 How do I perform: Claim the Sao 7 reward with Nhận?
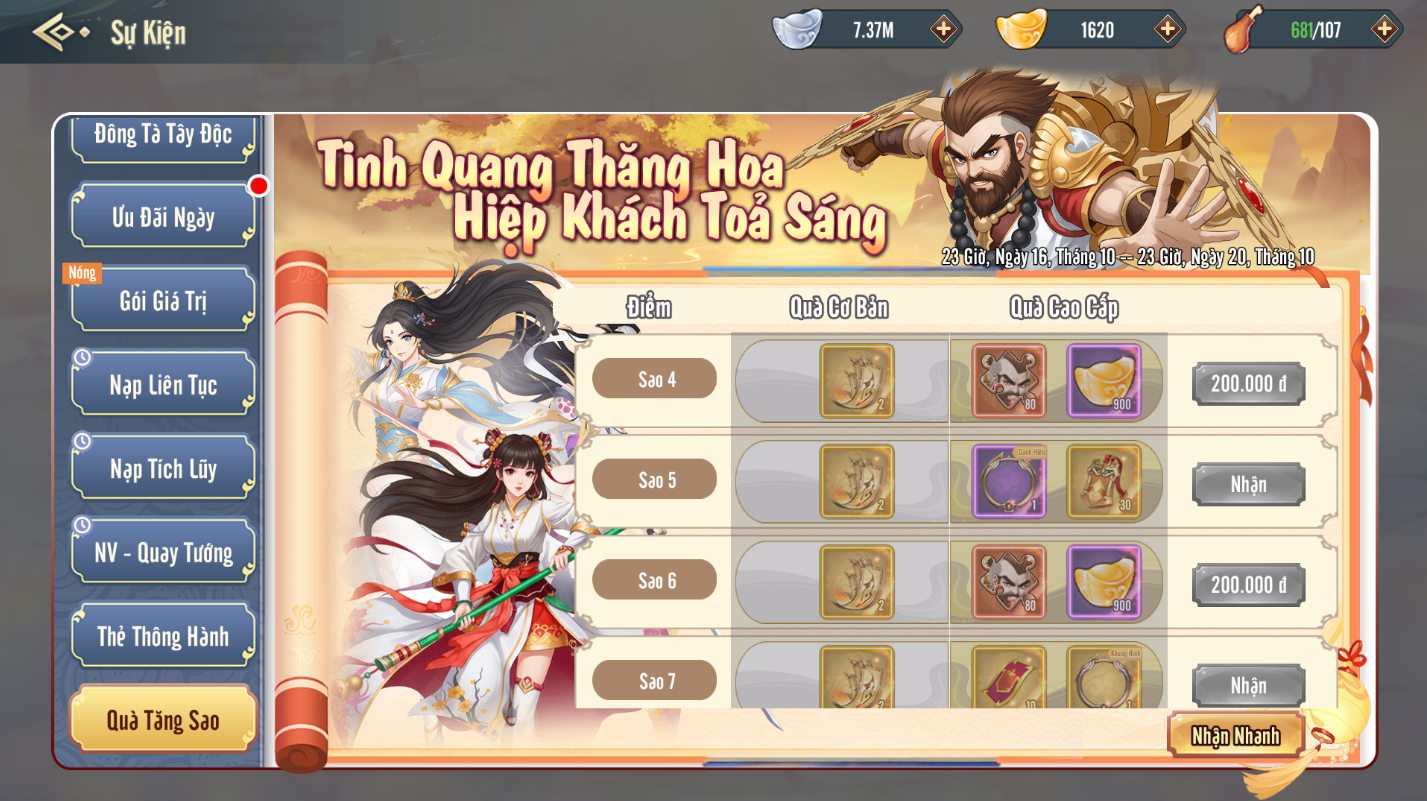pyautogui.click(x=1248, y=685)
